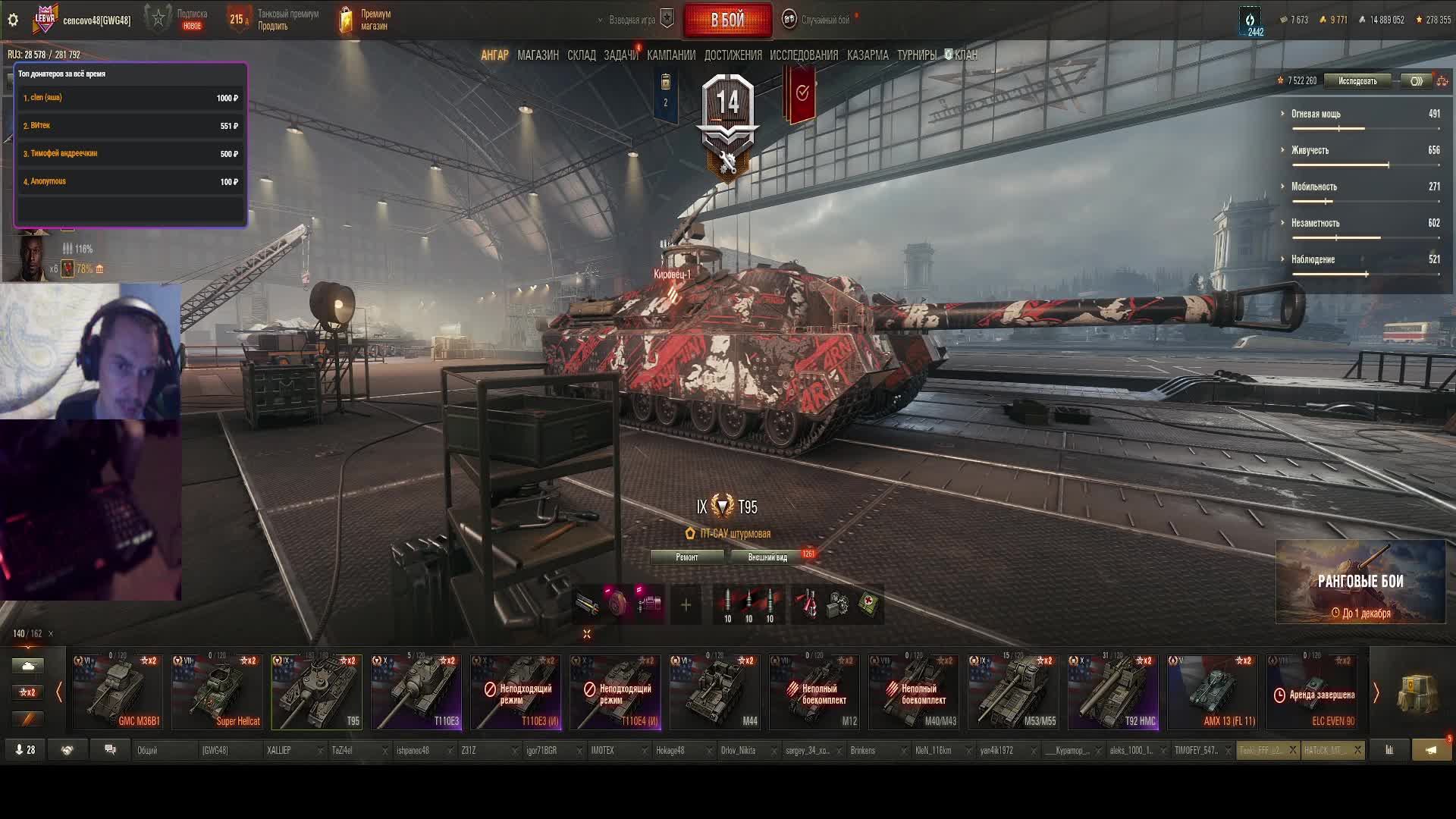Start battle with the В БОЙ button
This screenshot has width=1456, height=819.
coord(727,20)
